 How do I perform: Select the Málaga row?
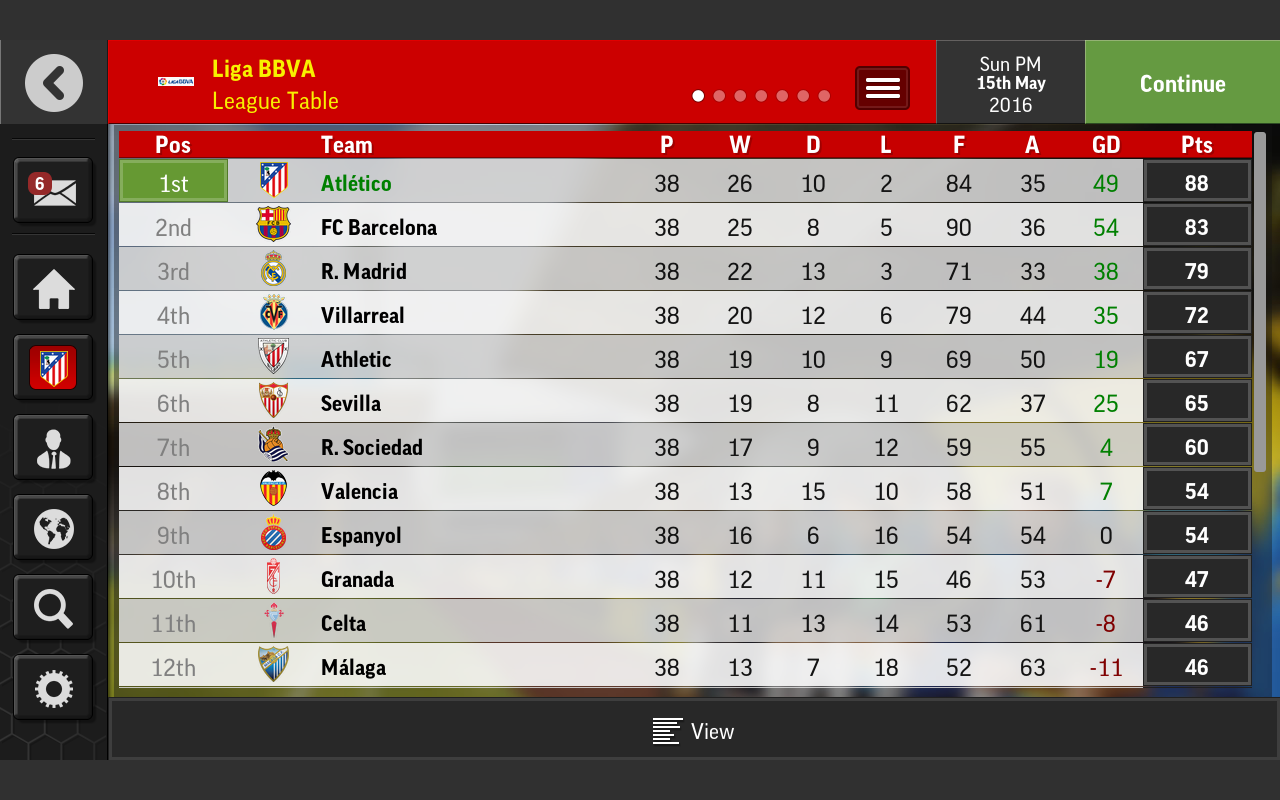pos(630,667)
